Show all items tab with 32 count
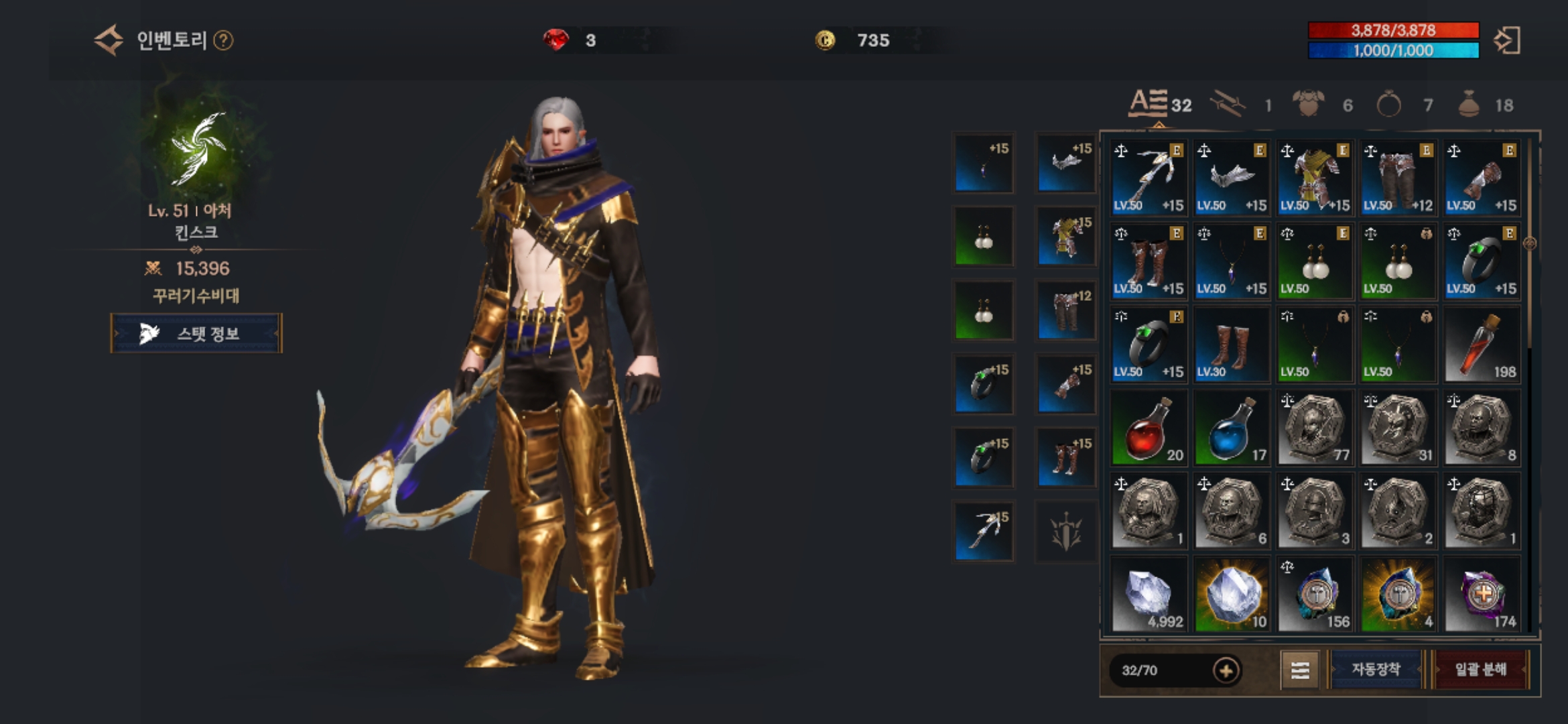This screenshot has width=1568, height=724. click(1159, 104)
